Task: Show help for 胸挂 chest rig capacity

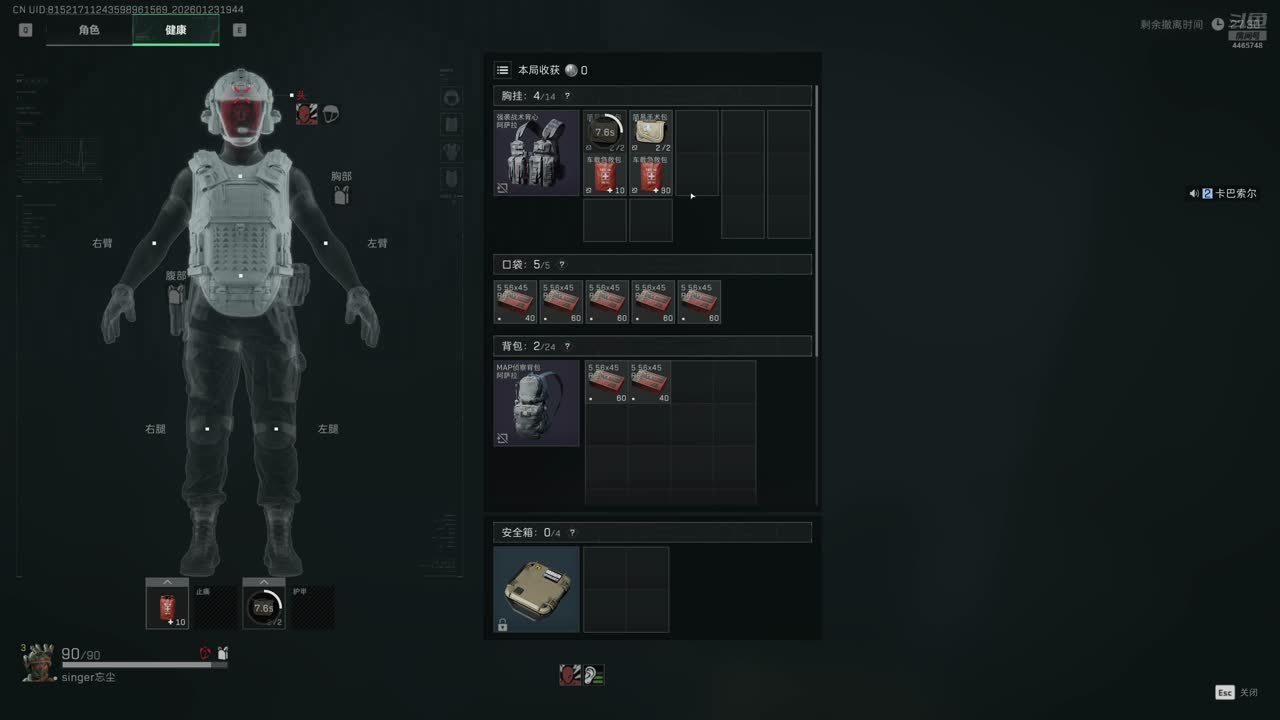Action: (567, 96)
